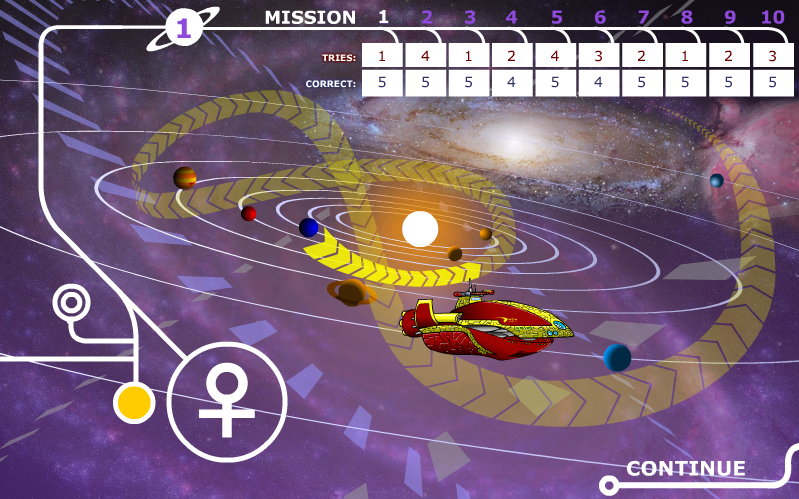
Task: Select the large Venus symbol circle
Action: point(227,402)
